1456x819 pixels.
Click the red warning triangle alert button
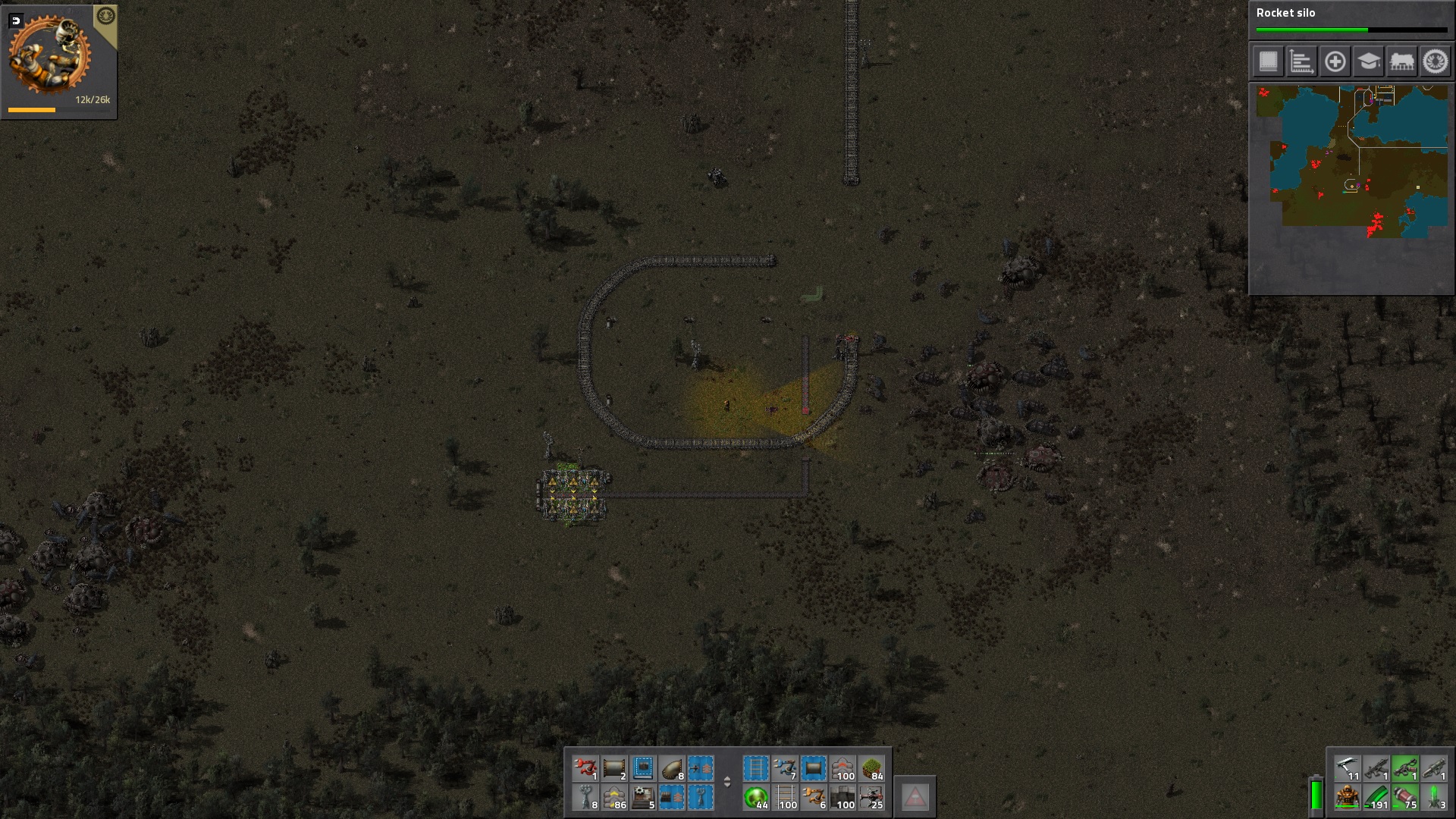tap(915, 797)
